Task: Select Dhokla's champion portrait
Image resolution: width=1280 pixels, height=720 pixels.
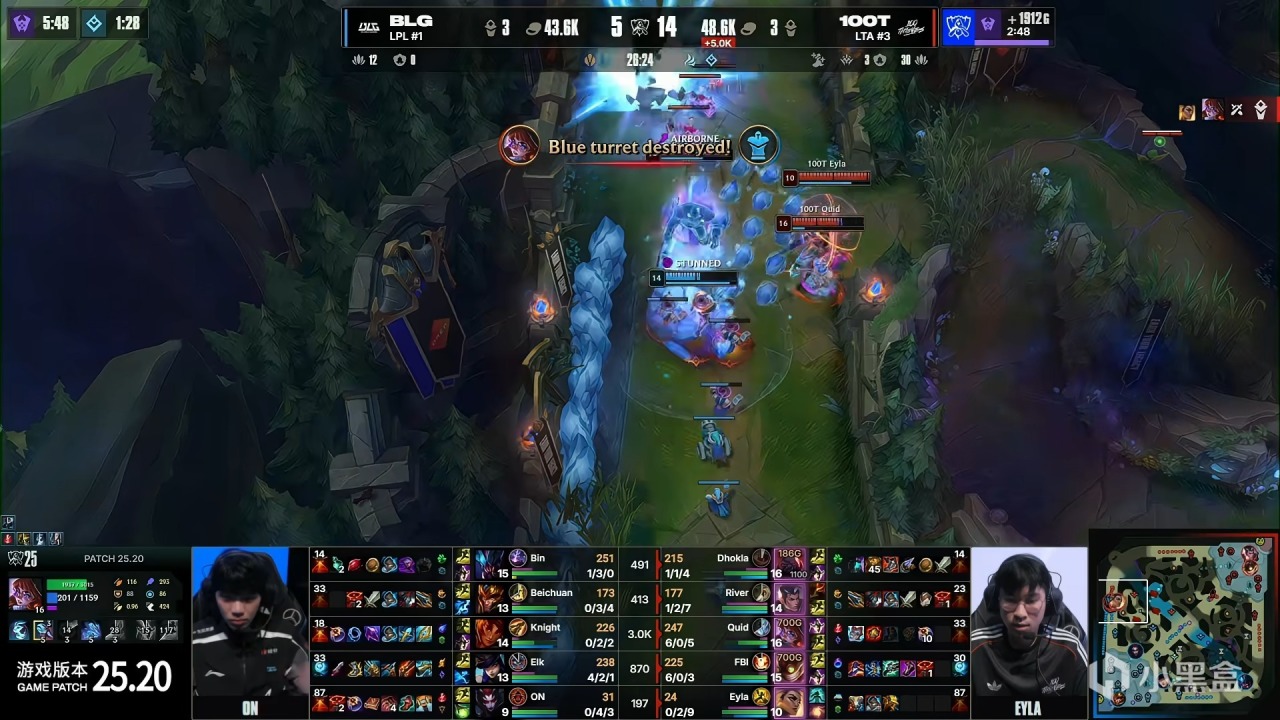Action: [790, 563]
